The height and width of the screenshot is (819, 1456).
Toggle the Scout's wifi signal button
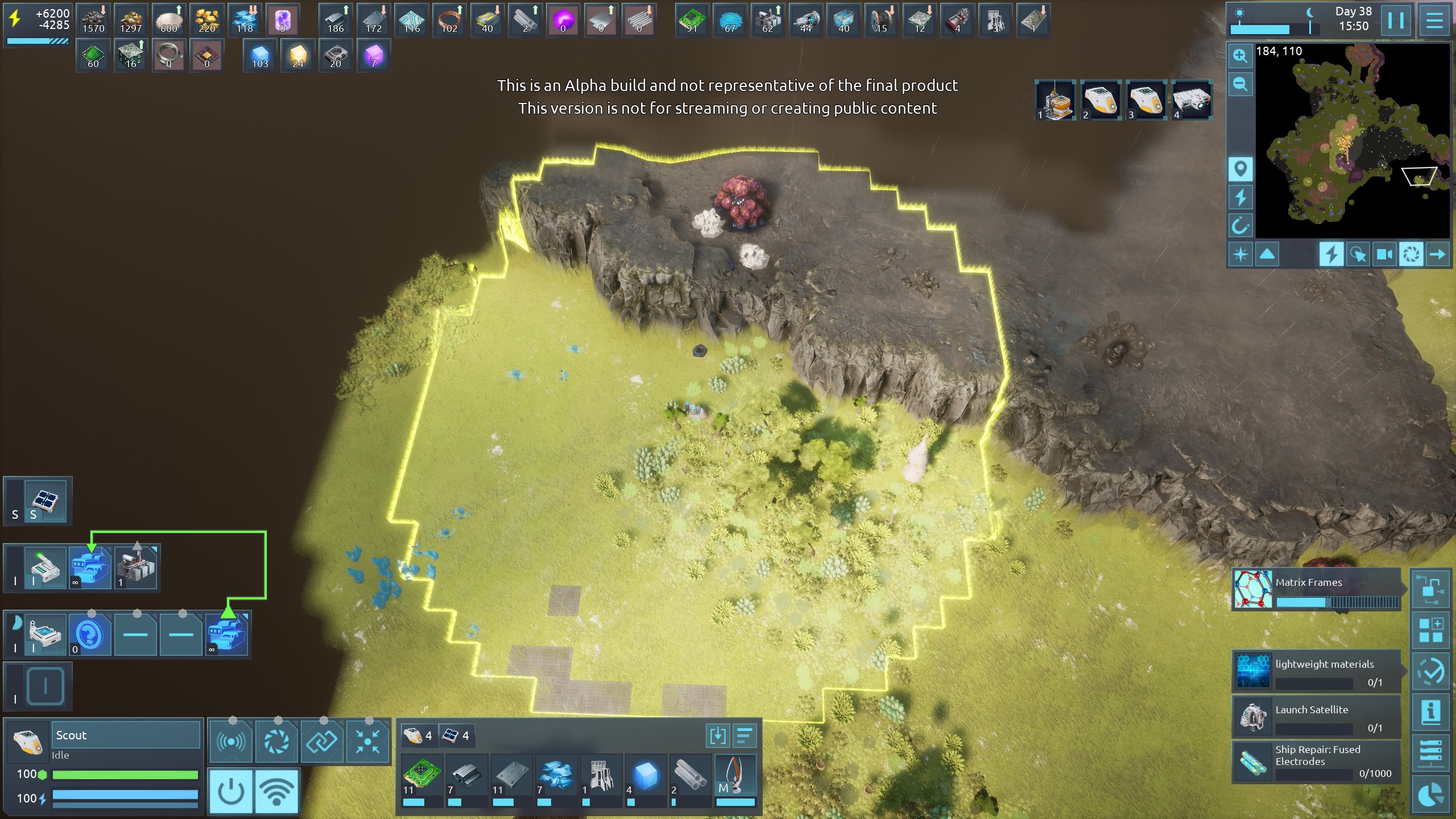276,791
